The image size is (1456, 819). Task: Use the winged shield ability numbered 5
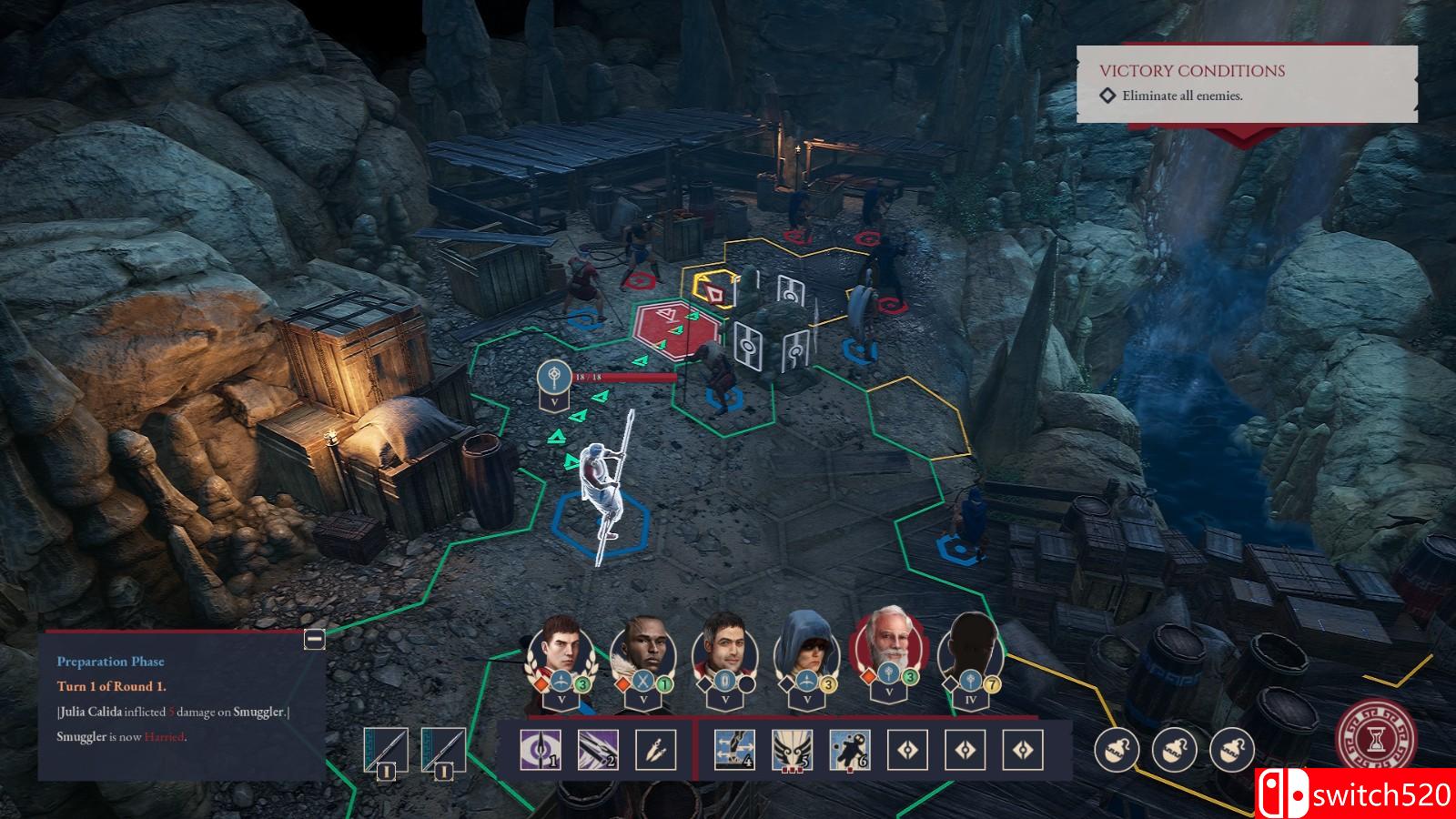click(x=792, y=750)
